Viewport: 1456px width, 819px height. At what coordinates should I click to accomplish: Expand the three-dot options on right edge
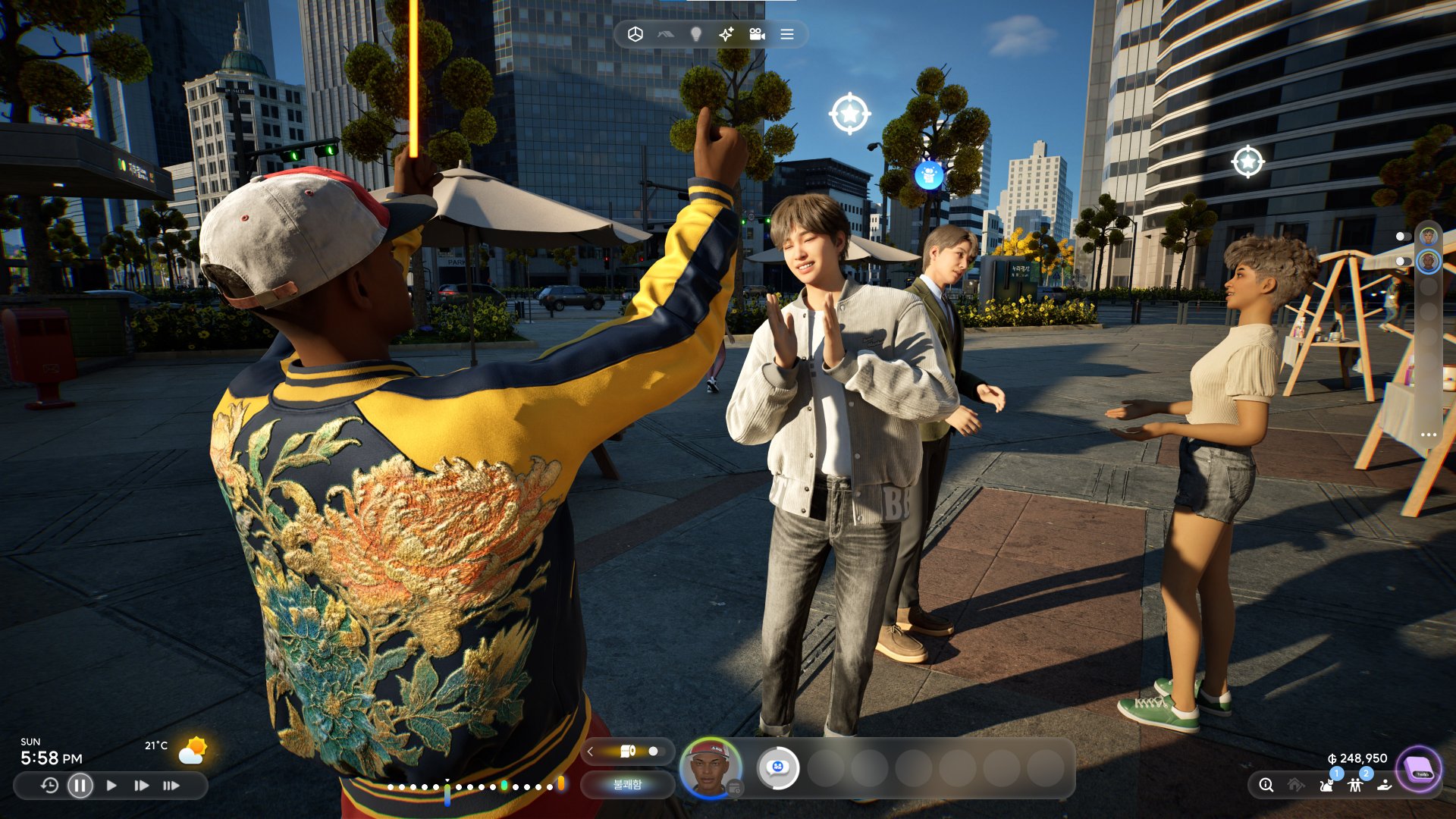click(1429, 434)
